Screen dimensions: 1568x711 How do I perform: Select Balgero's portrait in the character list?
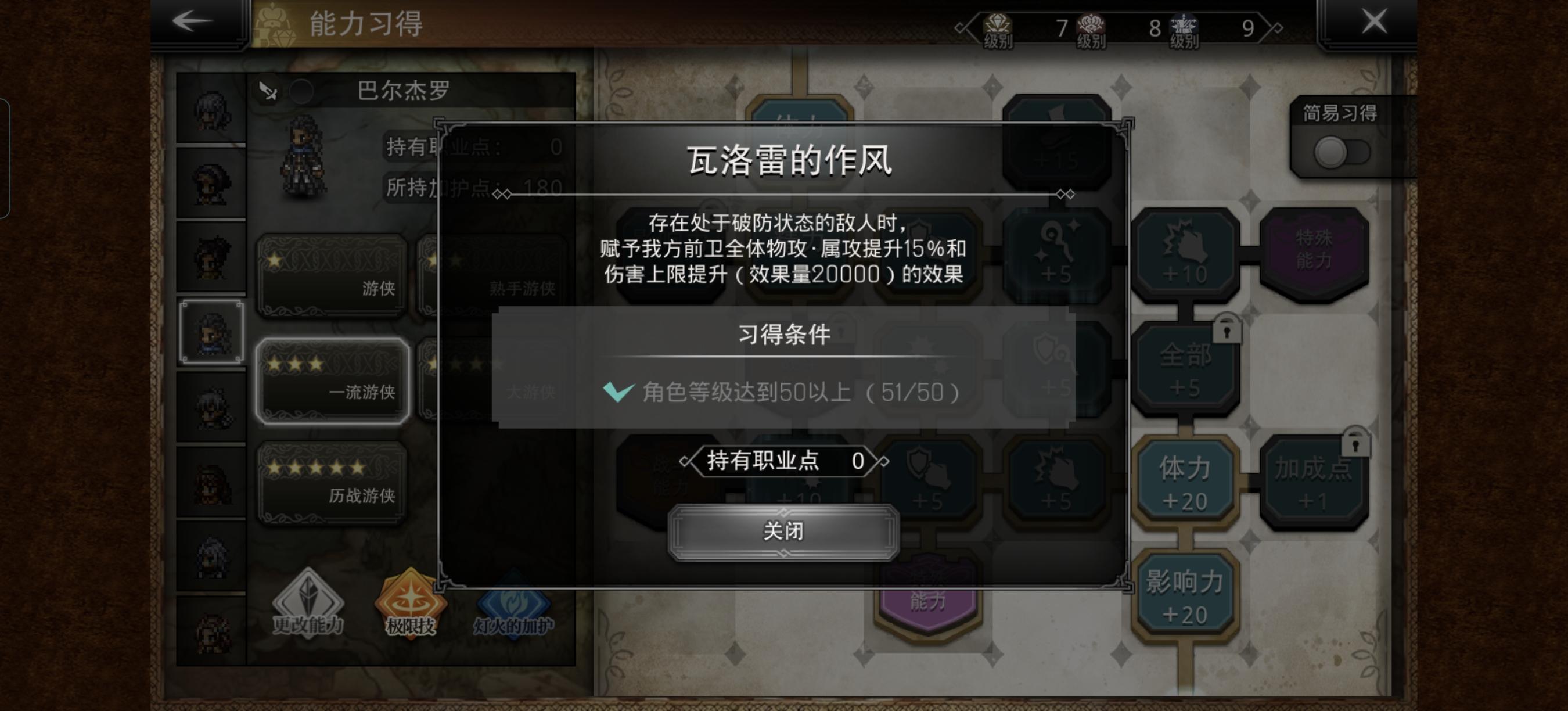click(x=211, y=332)
